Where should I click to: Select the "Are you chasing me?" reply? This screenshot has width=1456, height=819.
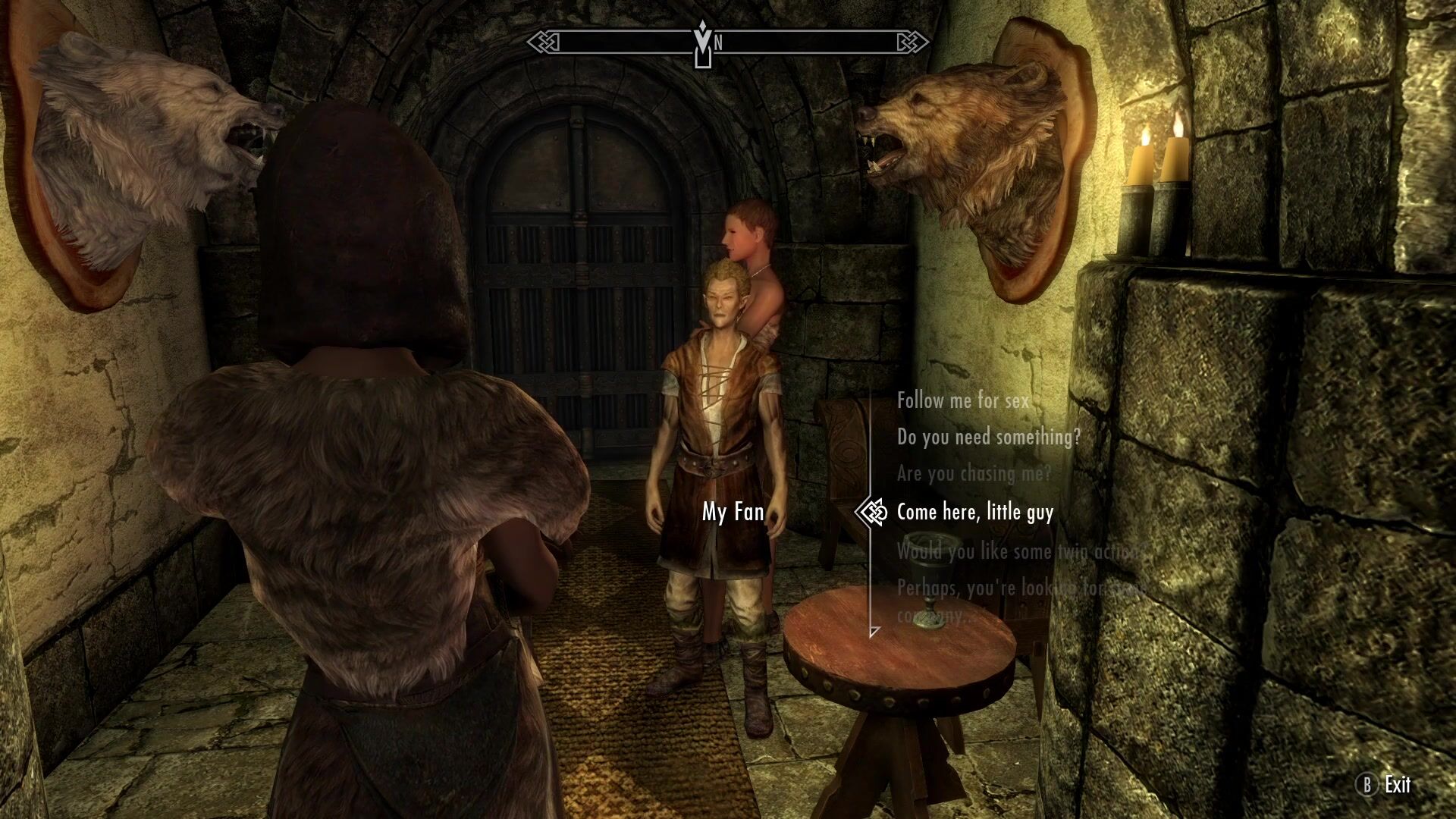[974, 474]
